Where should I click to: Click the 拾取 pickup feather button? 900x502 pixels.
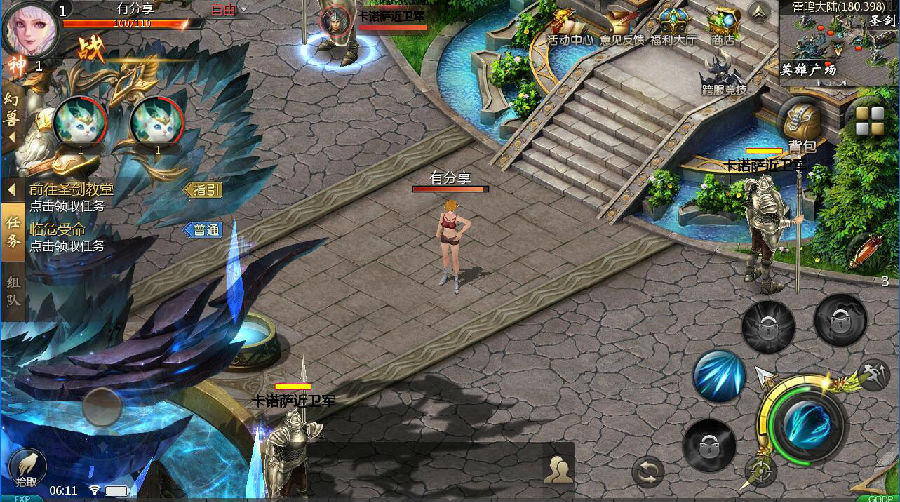click(x=27, y=466)
